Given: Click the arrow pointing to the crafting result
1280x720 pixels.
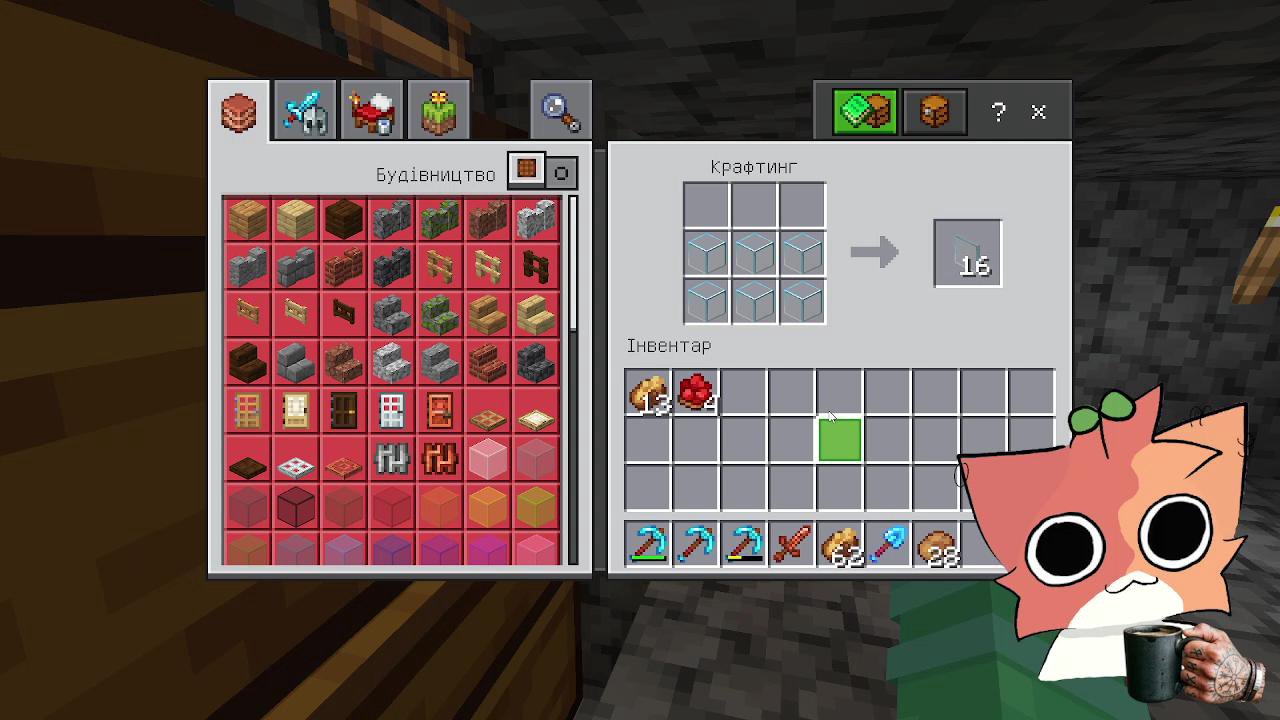Looking at the screenshot, I should click(874, 253).
